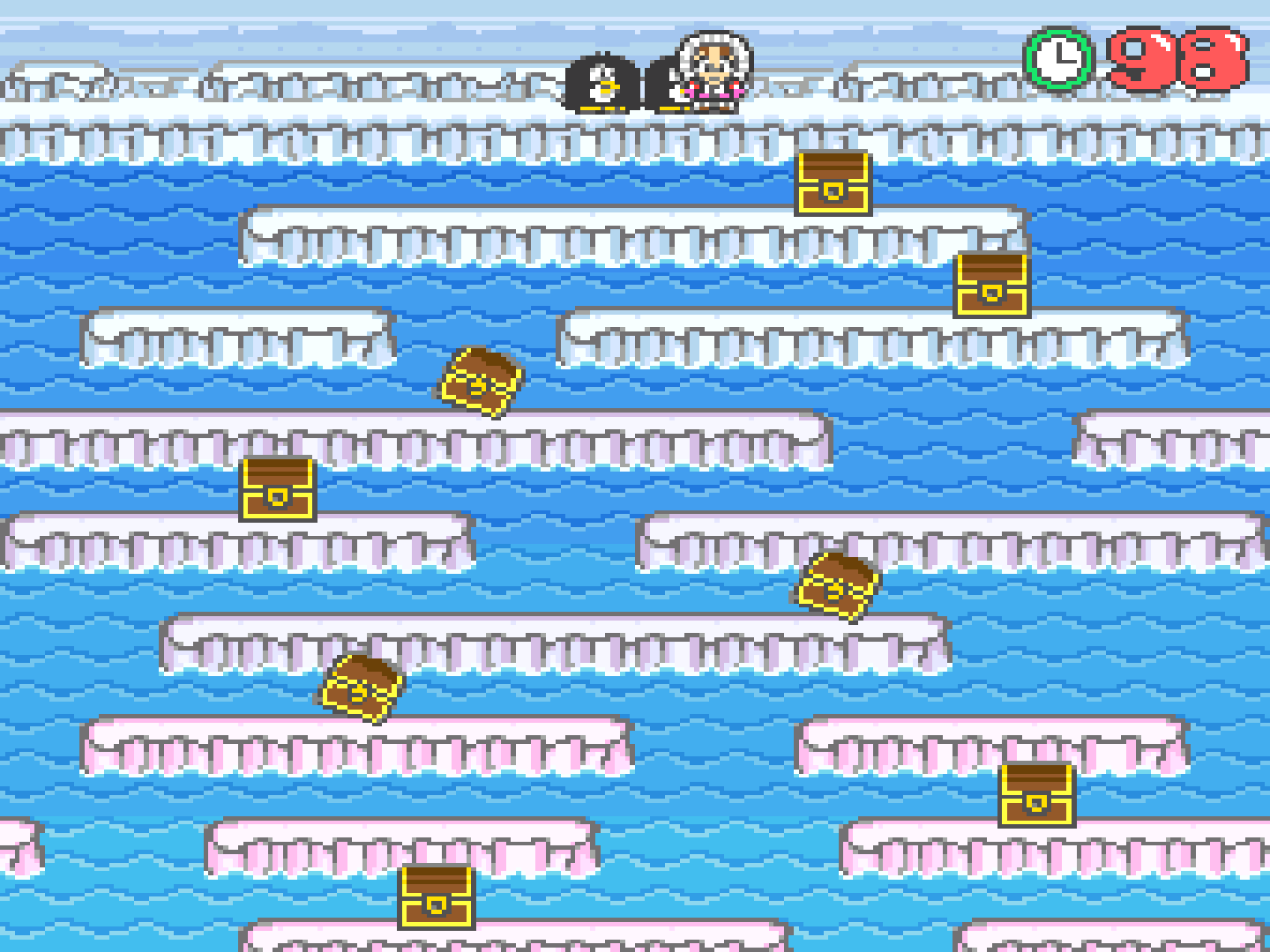Click the tilted falling chest mid-screen
Image resolution: width=1270 pixels, height=952 pixels.
pyautogui.click(x=480, y=381)
